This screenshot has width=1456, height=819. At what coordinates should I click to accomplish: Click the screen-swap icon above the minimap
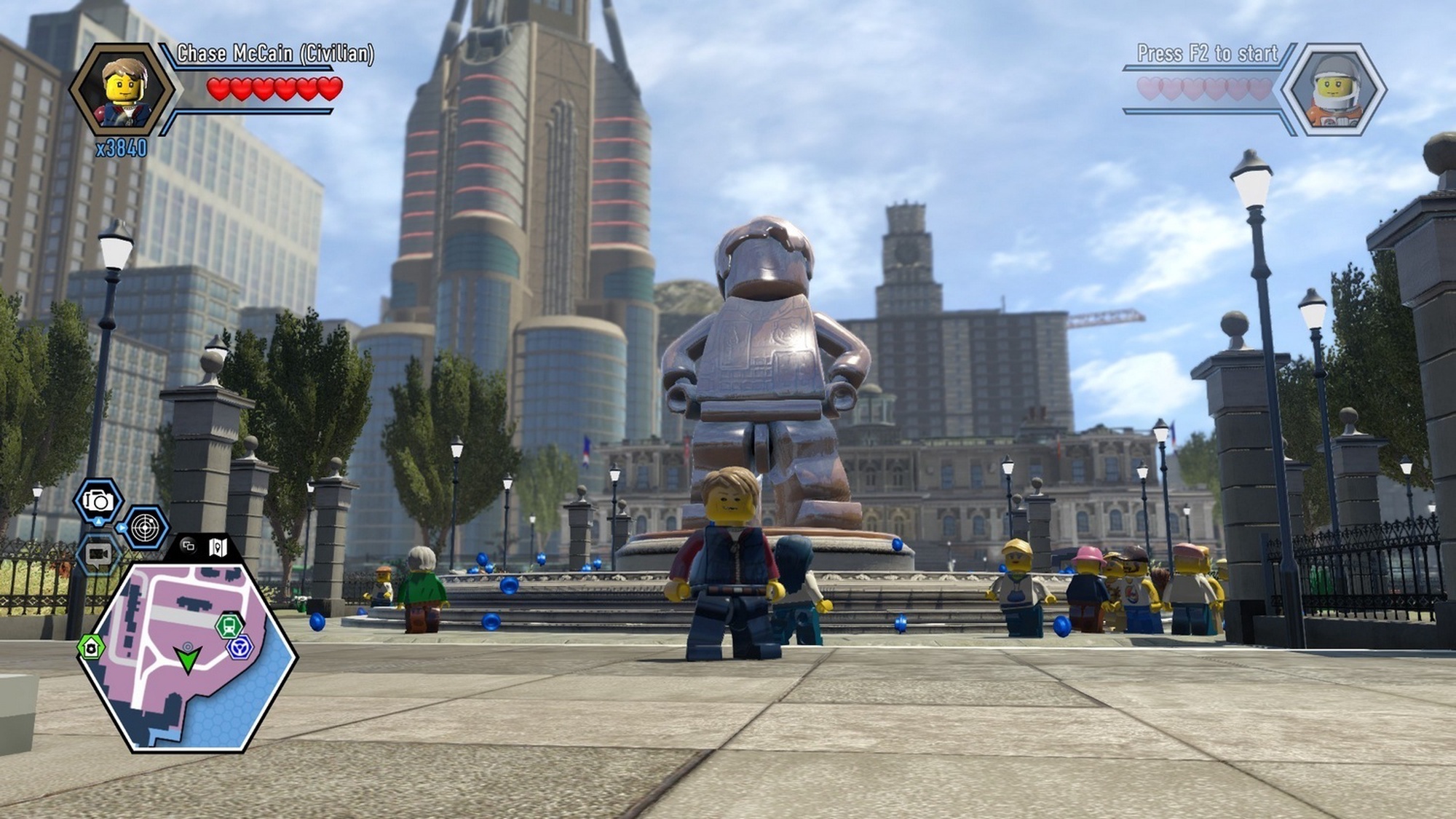tap(189, 545)
